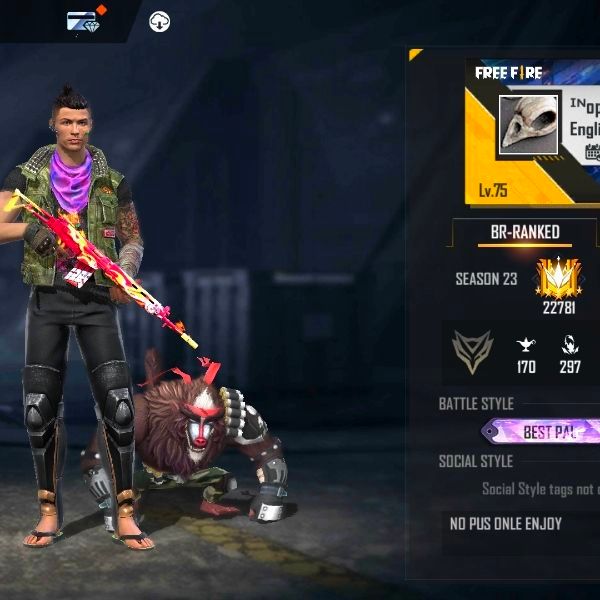
Task: Tap the calendar icon on the banner
Action: (592, 152)
